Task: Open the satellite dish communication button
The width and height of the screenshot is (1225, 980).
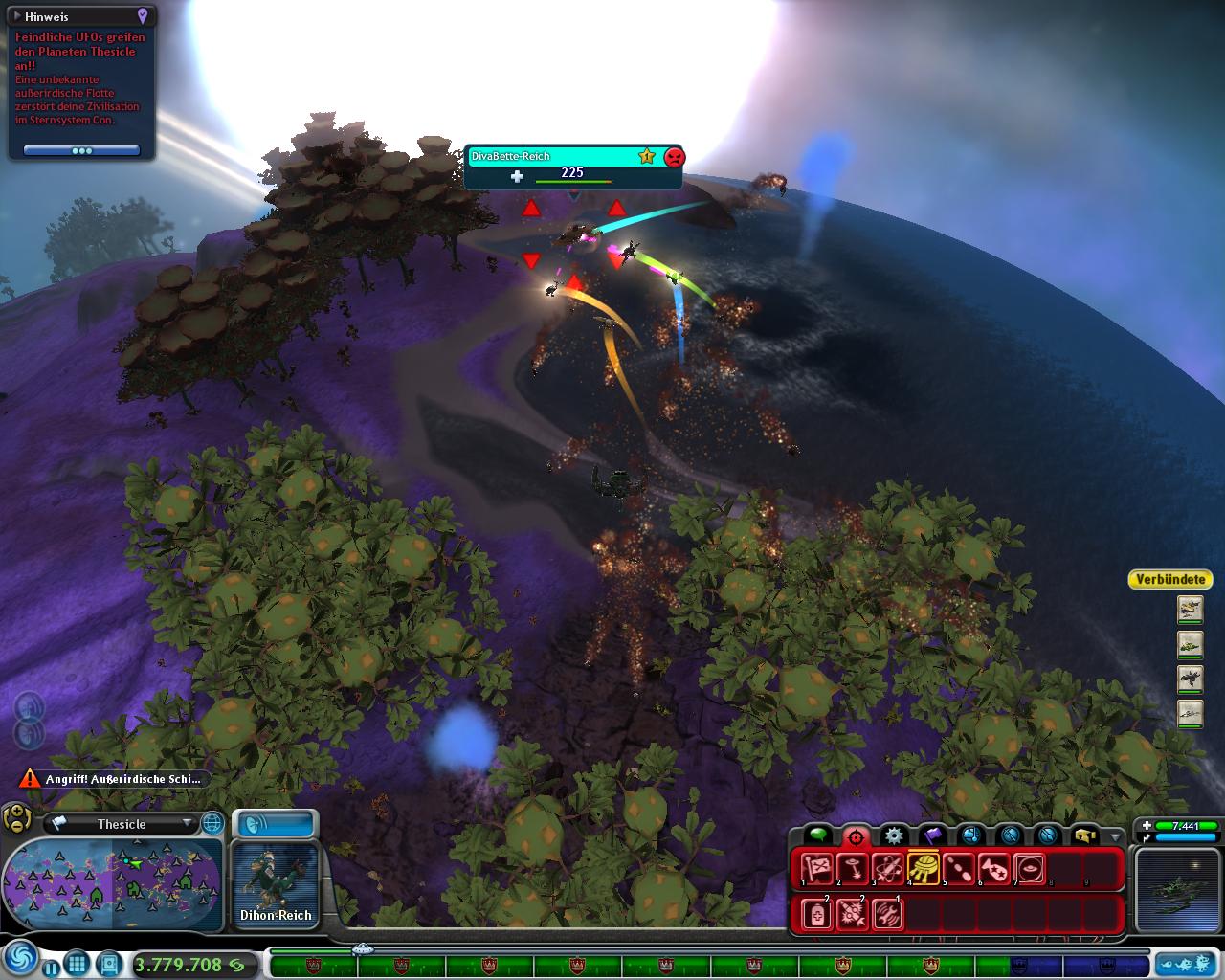Action: tap(275, 823)
